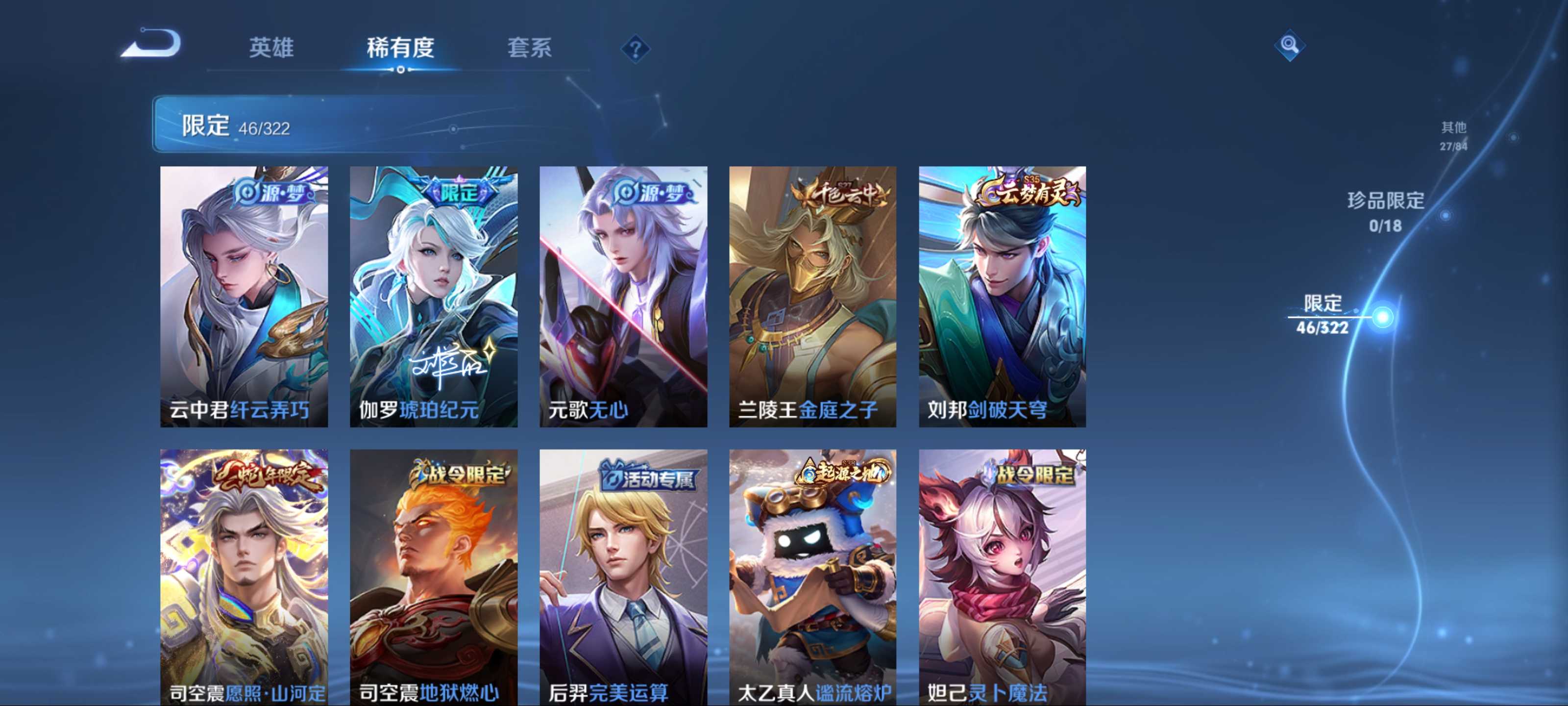View the 后羿 完美运算 skin card
The image size is (1568, 706).
(623, 577)
